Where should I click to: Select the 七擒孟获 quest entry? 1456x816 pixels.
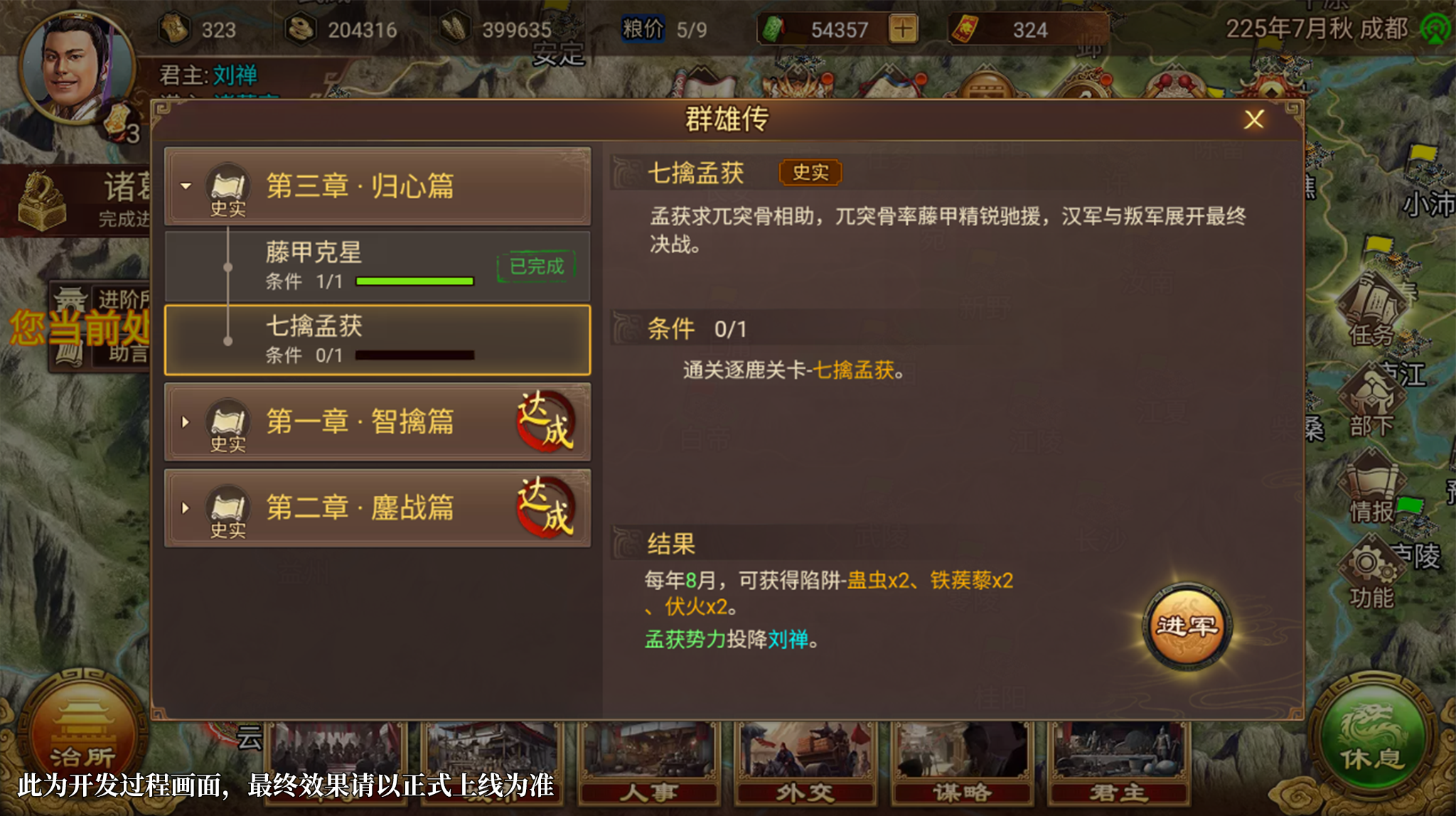click(378, 340)
